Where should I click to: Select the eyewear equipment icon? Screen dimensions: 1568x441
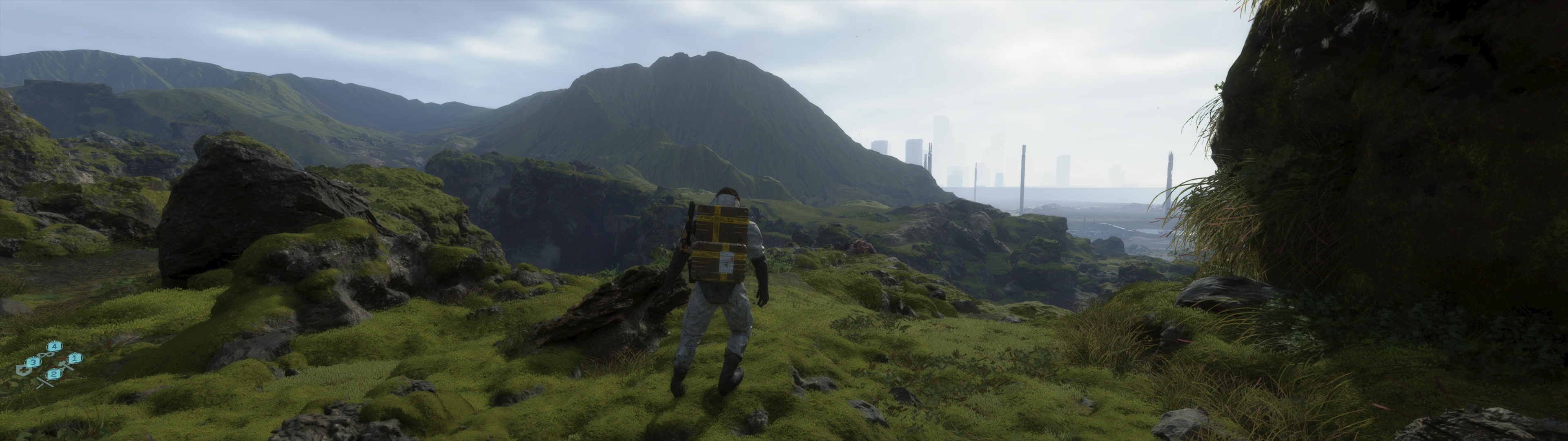[x=46, y=355]
